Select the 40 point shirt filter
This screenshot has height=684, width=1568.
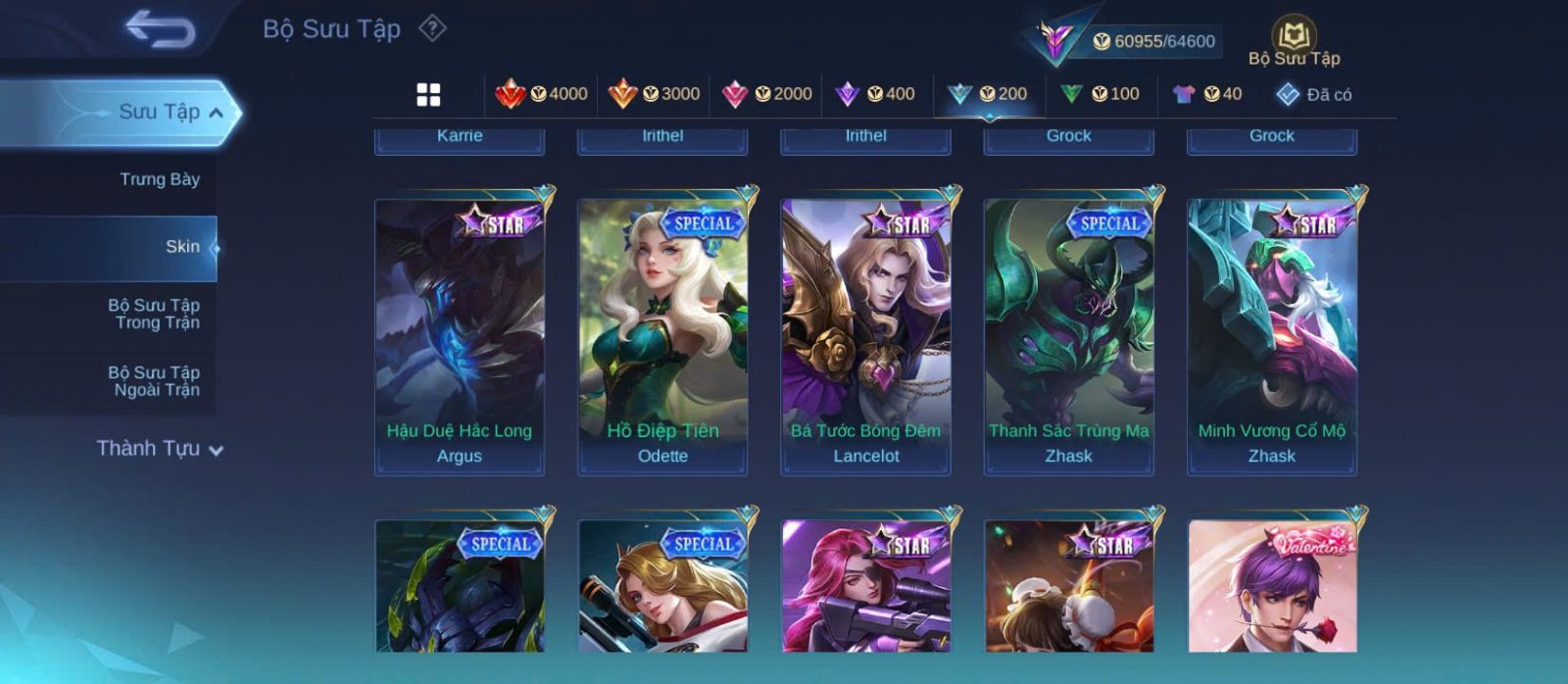pos(1206,94)
